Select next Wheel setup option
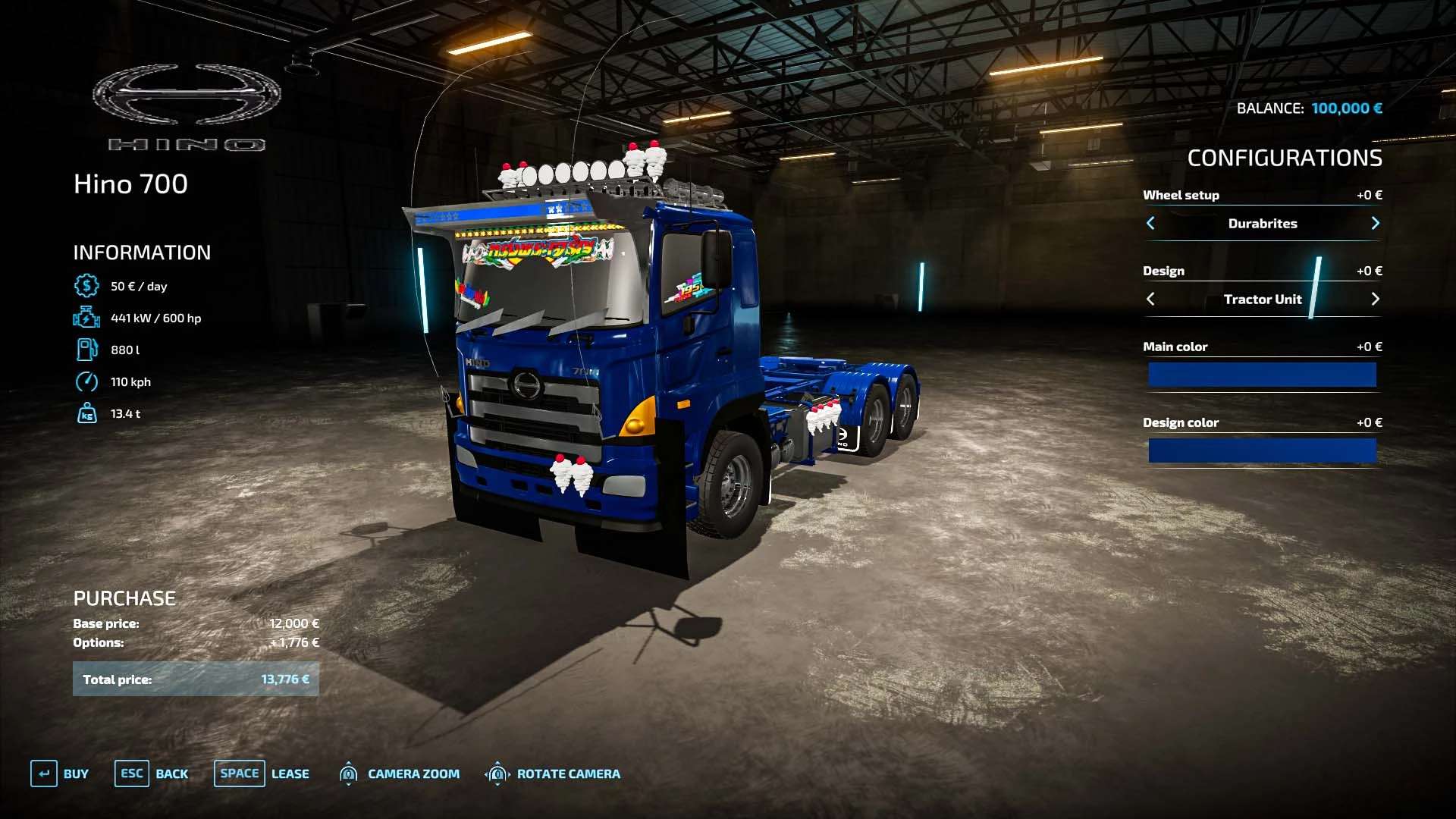This screenshot has height=819, width=1456. click(1375, 223)
